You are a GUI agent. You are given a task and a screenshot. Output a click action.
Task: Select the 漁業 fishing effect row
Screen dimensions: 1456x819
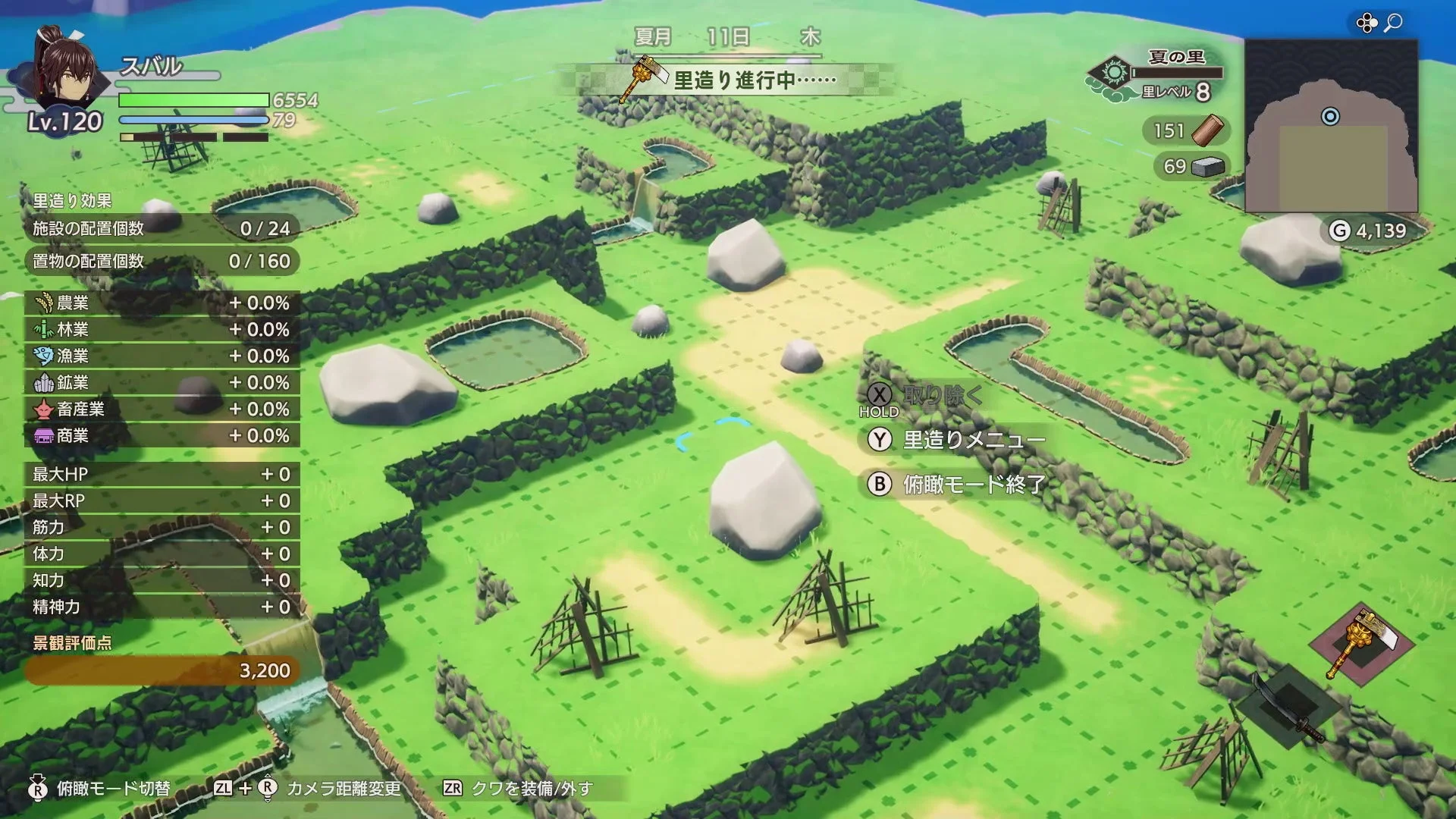point(162,356)
